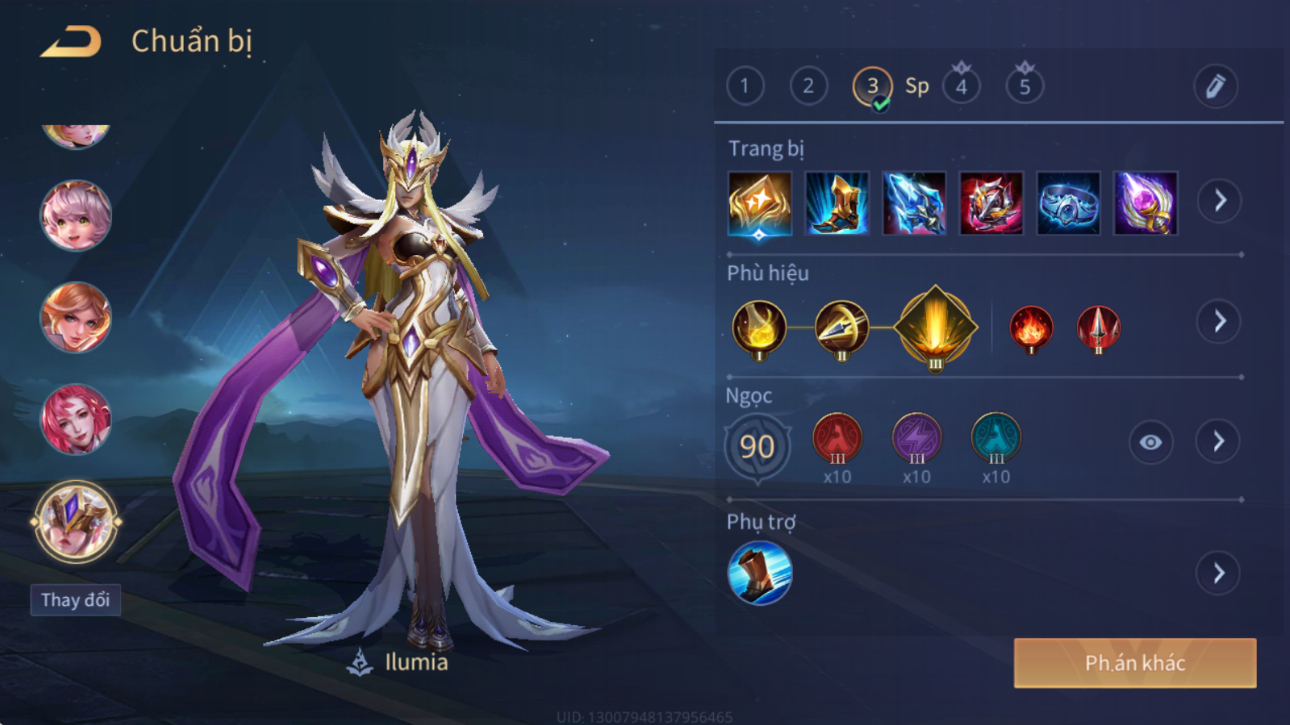Go back using the return arrow
Image resolution: width=1290 pixels, height=725 pixels.
[x=71, y=42]
